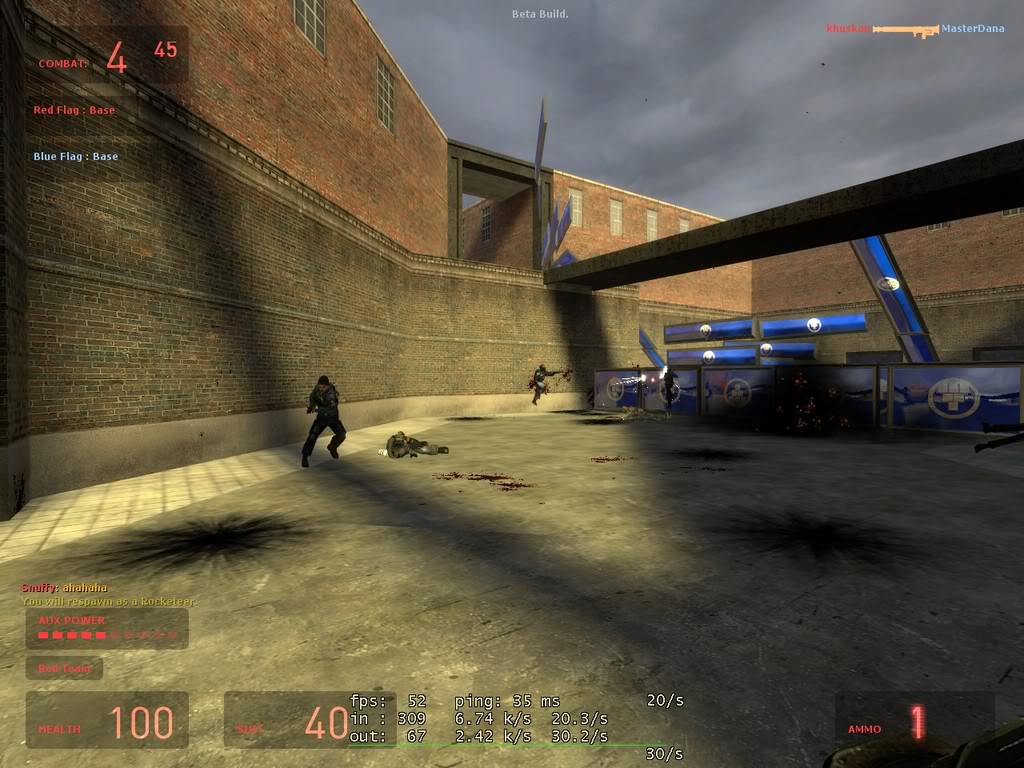The width and height of the screenshot is (1024, 768).
Task: Select the Blue Flag status tracker
Action: 75,156
